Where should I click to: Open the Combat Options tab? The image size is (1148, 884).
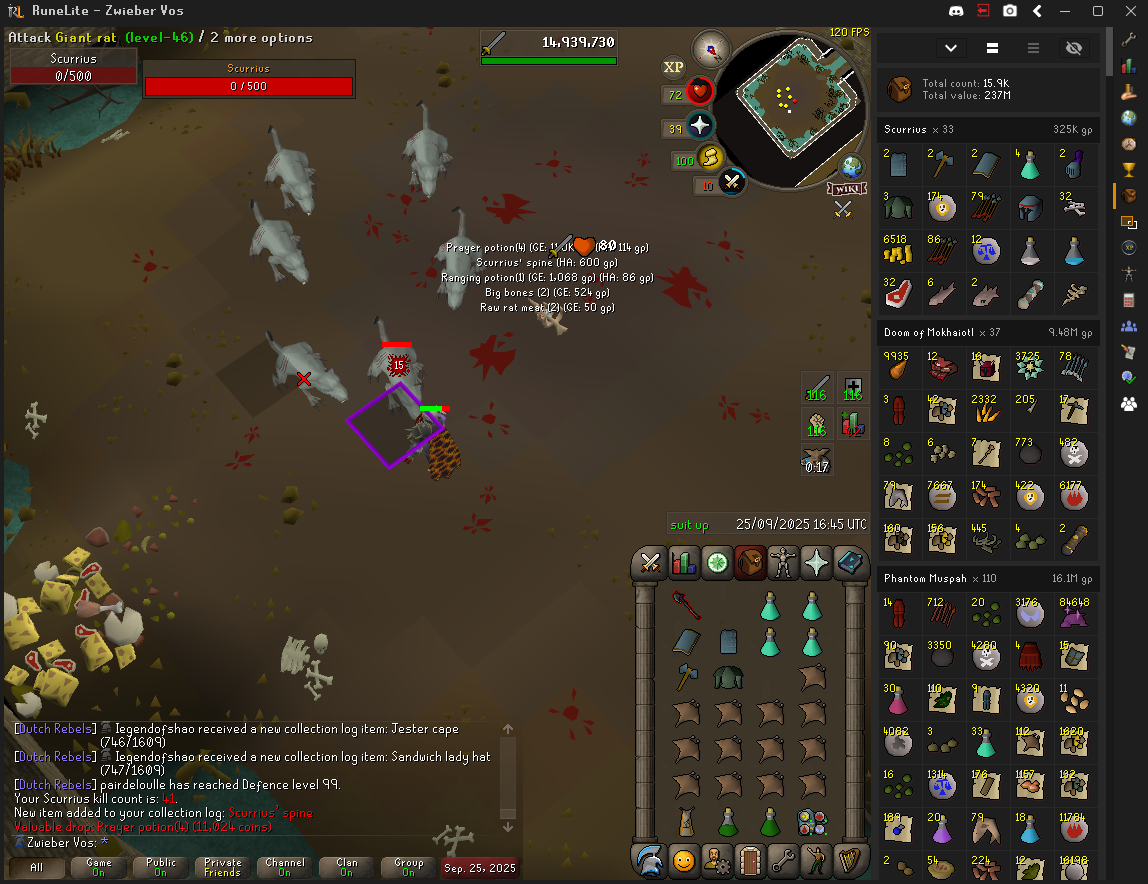click(x=651, y=563)
